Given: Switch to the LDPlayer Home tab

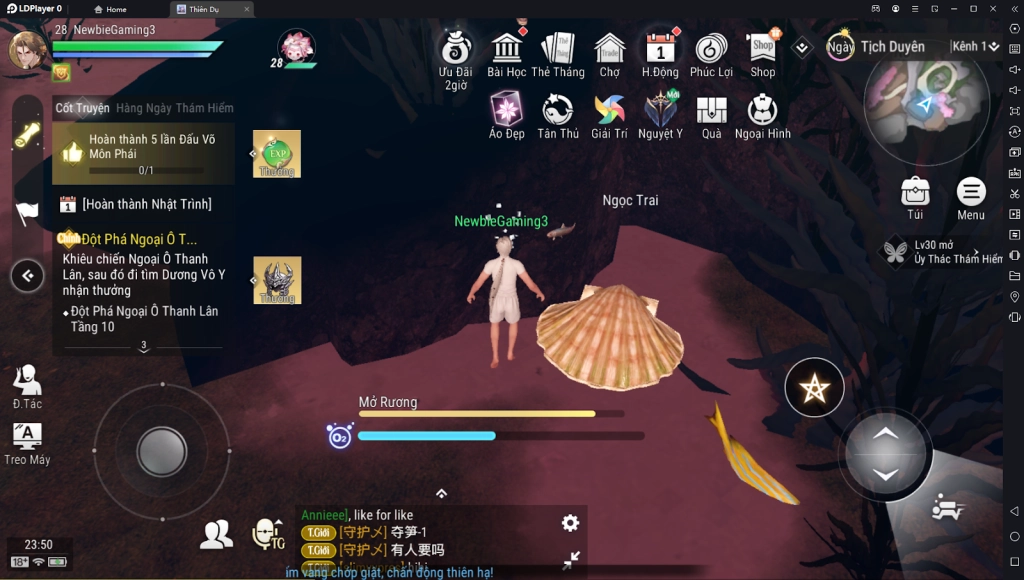Looking at the screenshot, I should (x=110, y=9).
